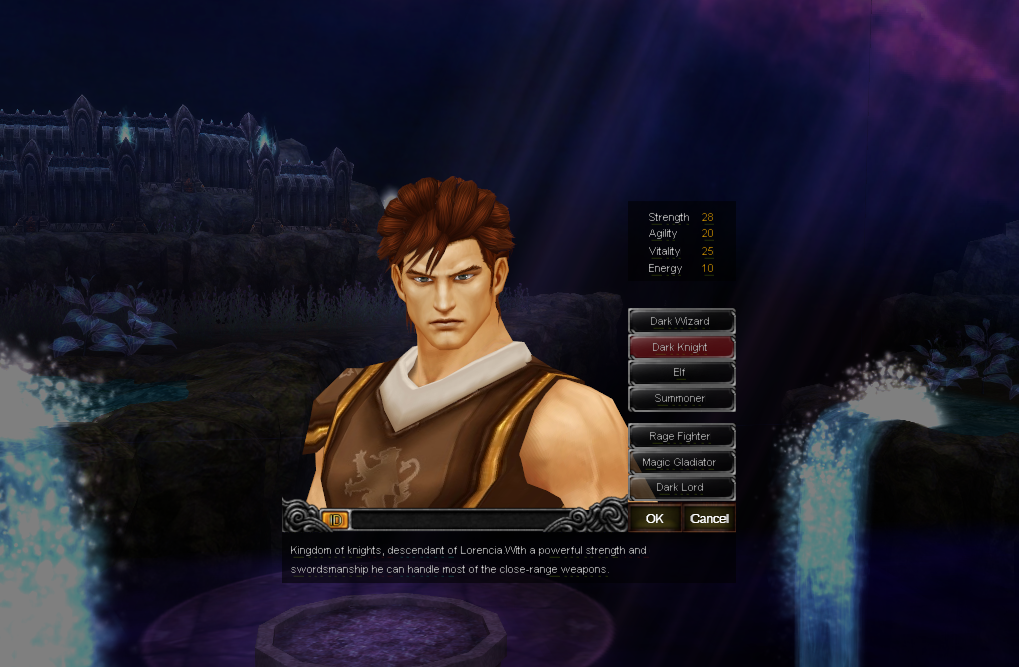Choose the Dark Knight class
Screen dimensions: 1019x667
[681, 347]
